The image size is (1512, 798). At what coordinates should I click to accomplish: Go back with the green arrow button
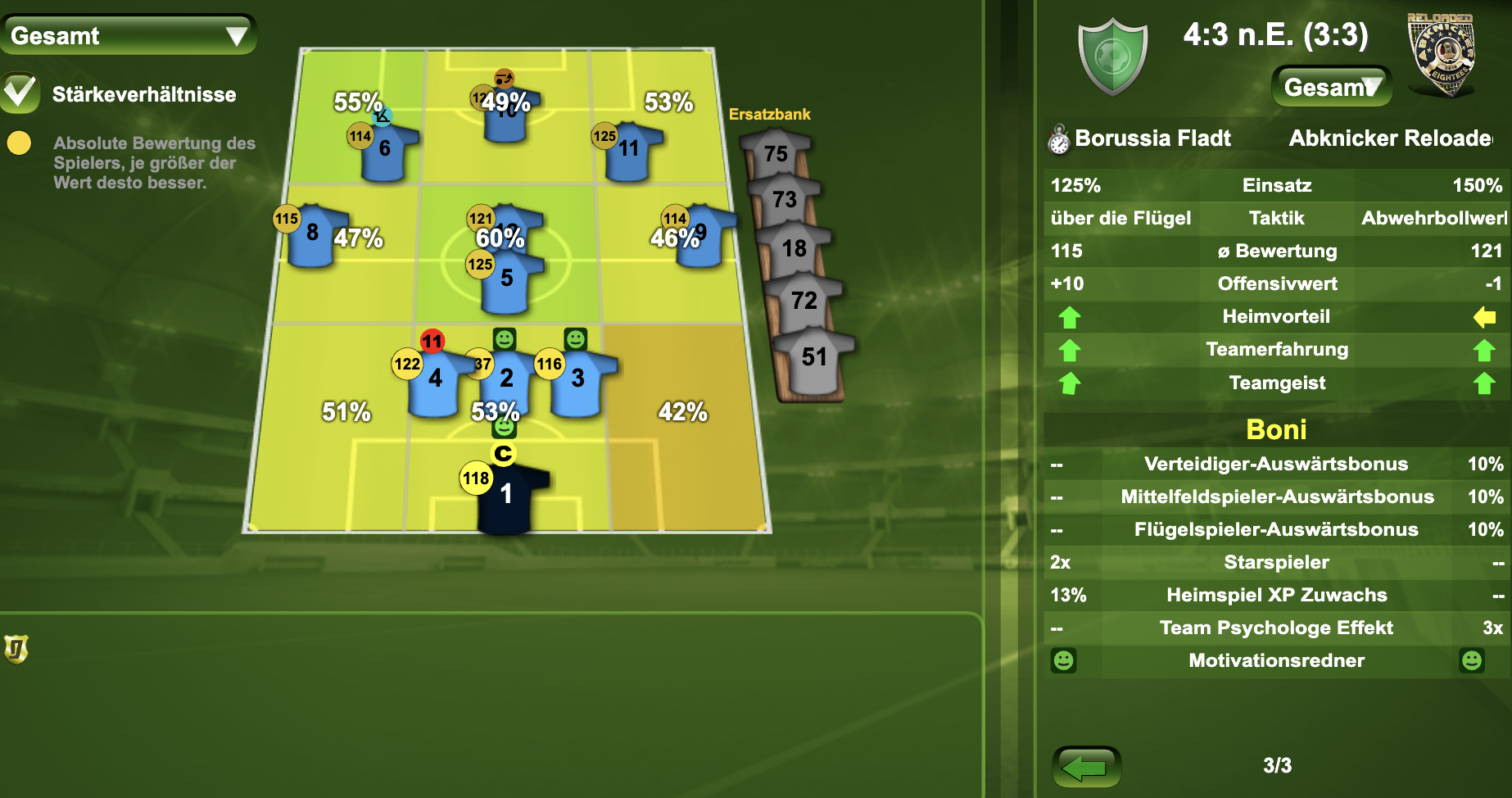(x=1086, y=767)
